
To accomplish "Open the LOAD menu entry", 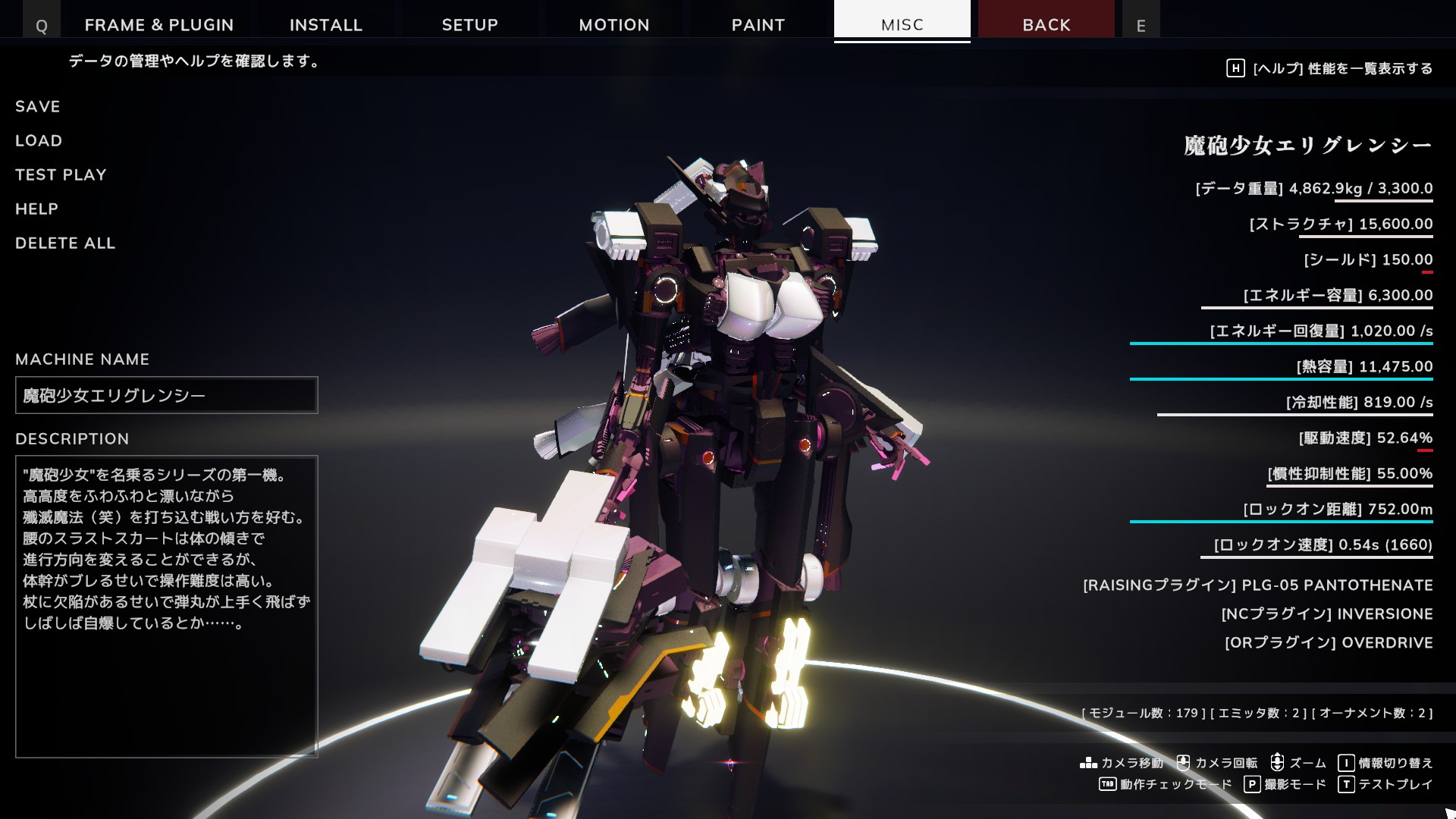I will (x=39, y=141).
